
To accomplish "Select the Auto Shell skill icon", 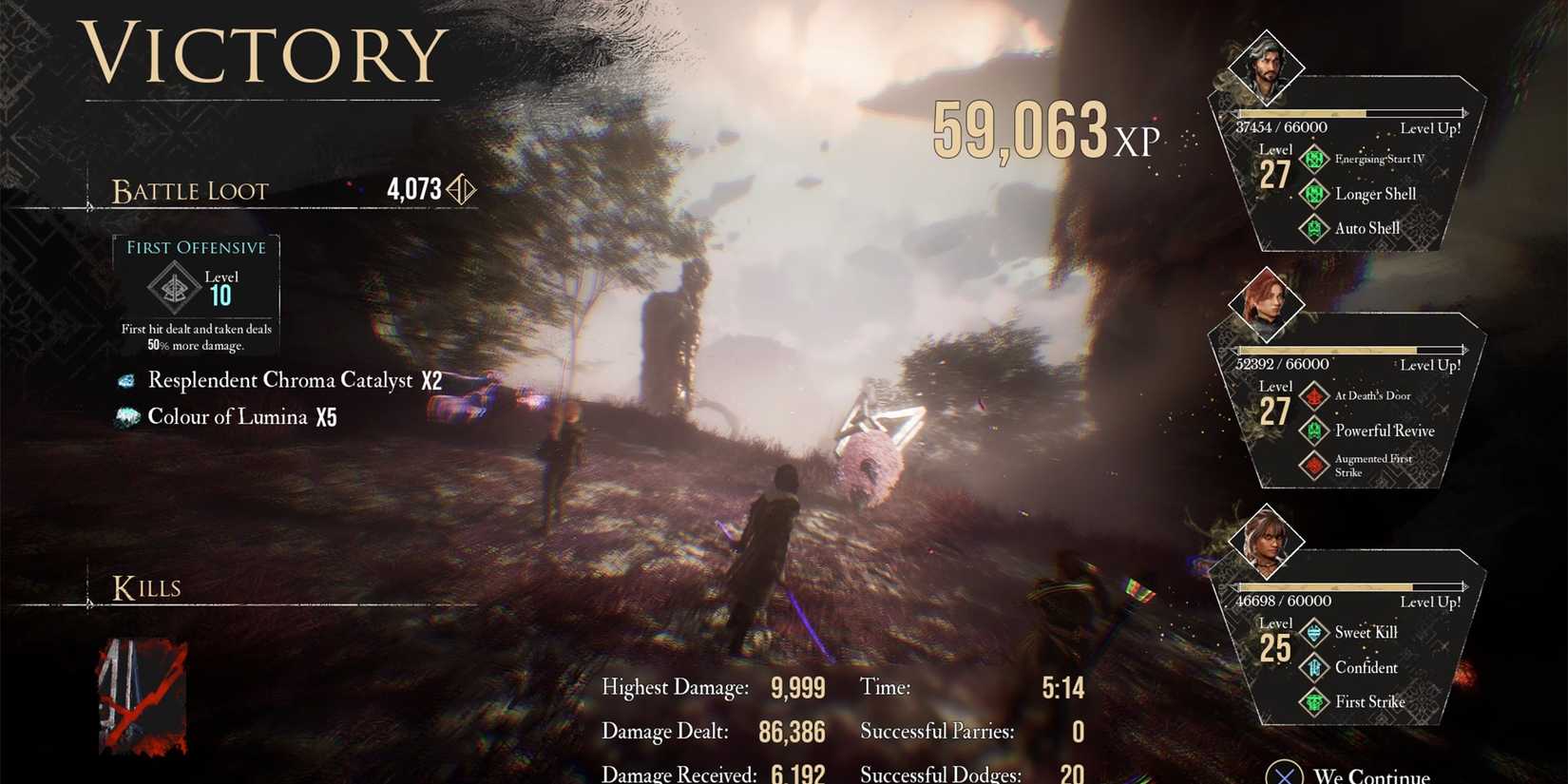I will (x=1314, y=228).
